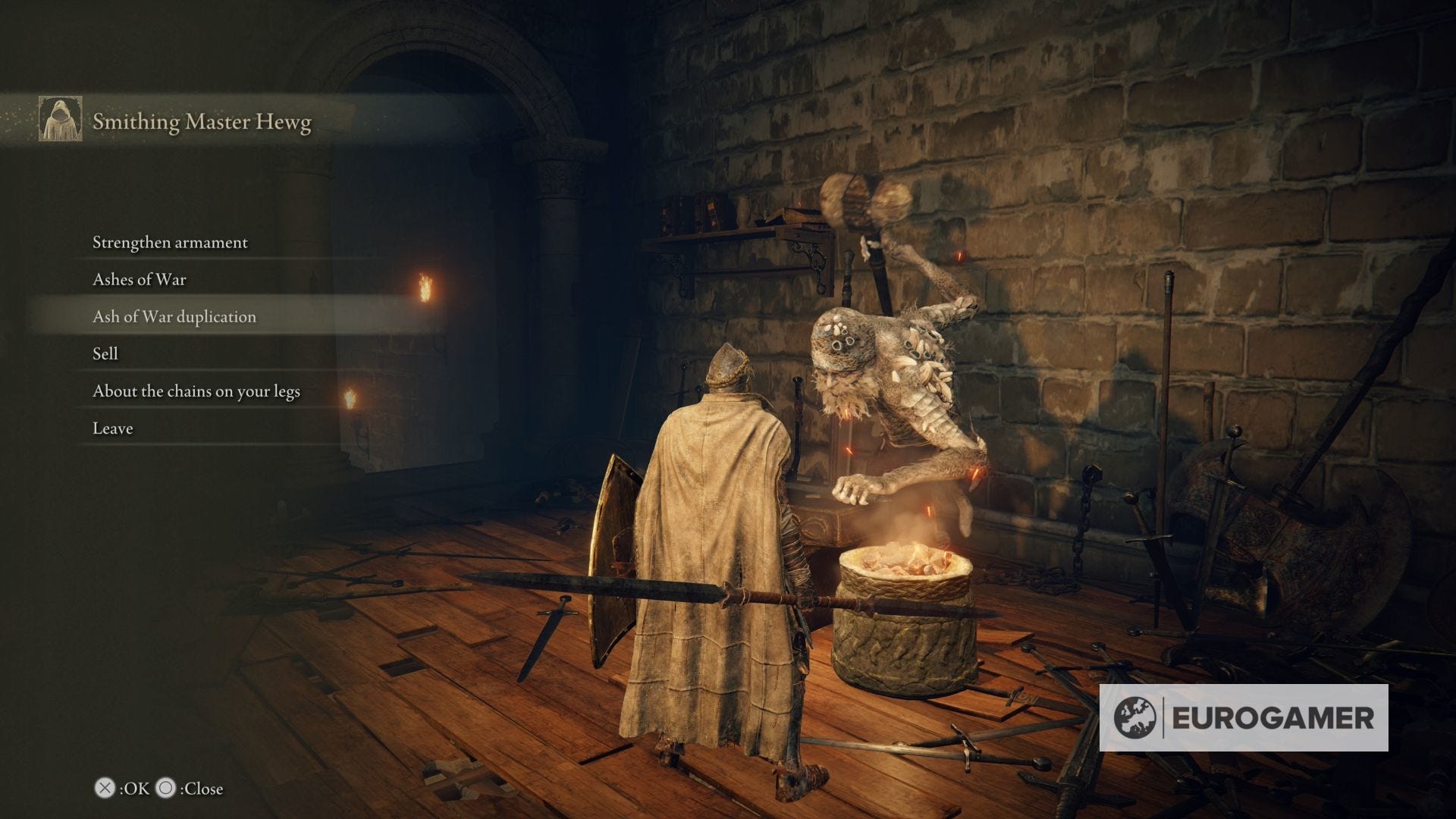Screen dimensions: 1456x819
Task: Click the Sell text label
Action: point(105,353)
